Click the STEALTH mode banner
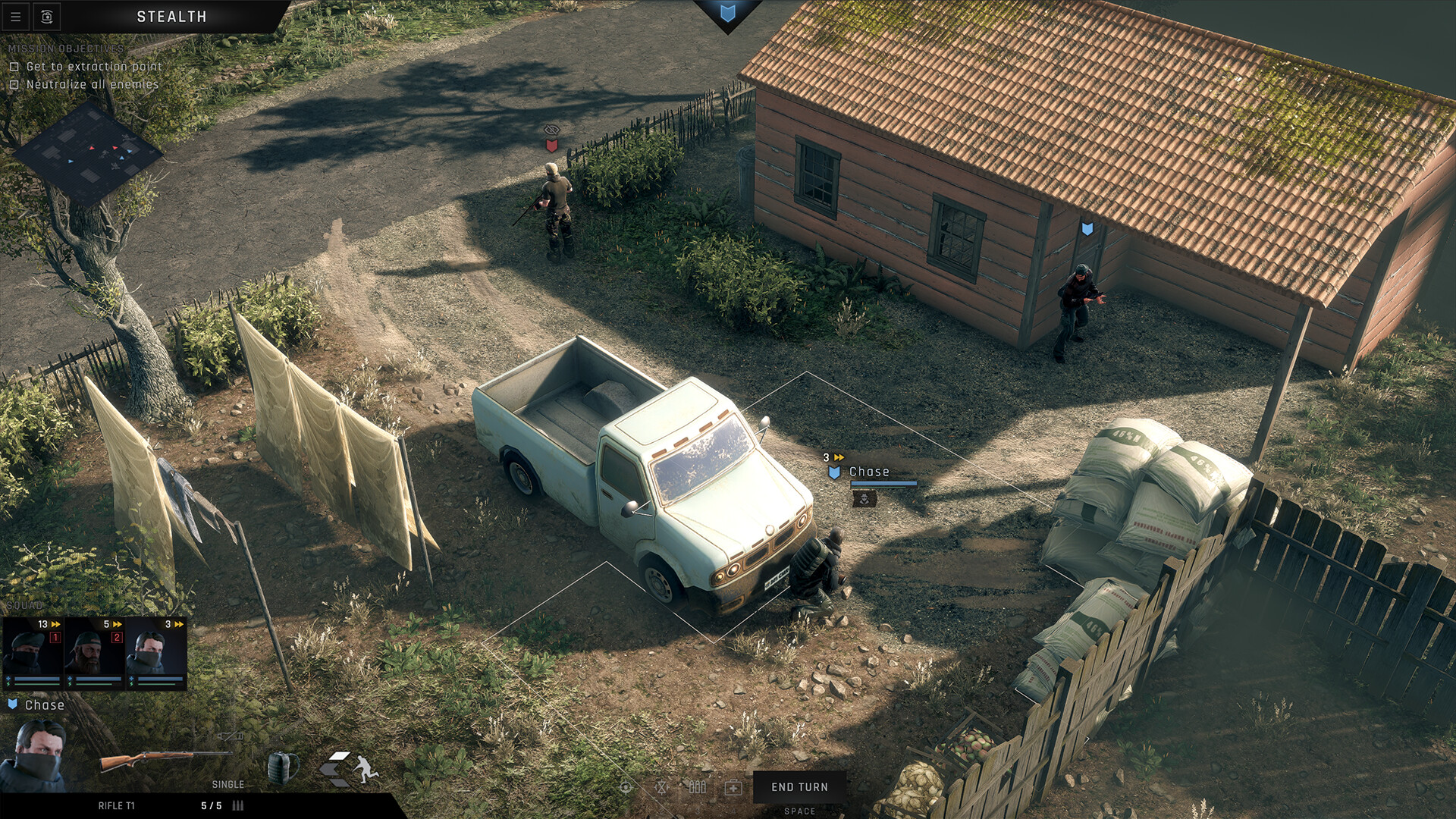 (x=171, y=16)
